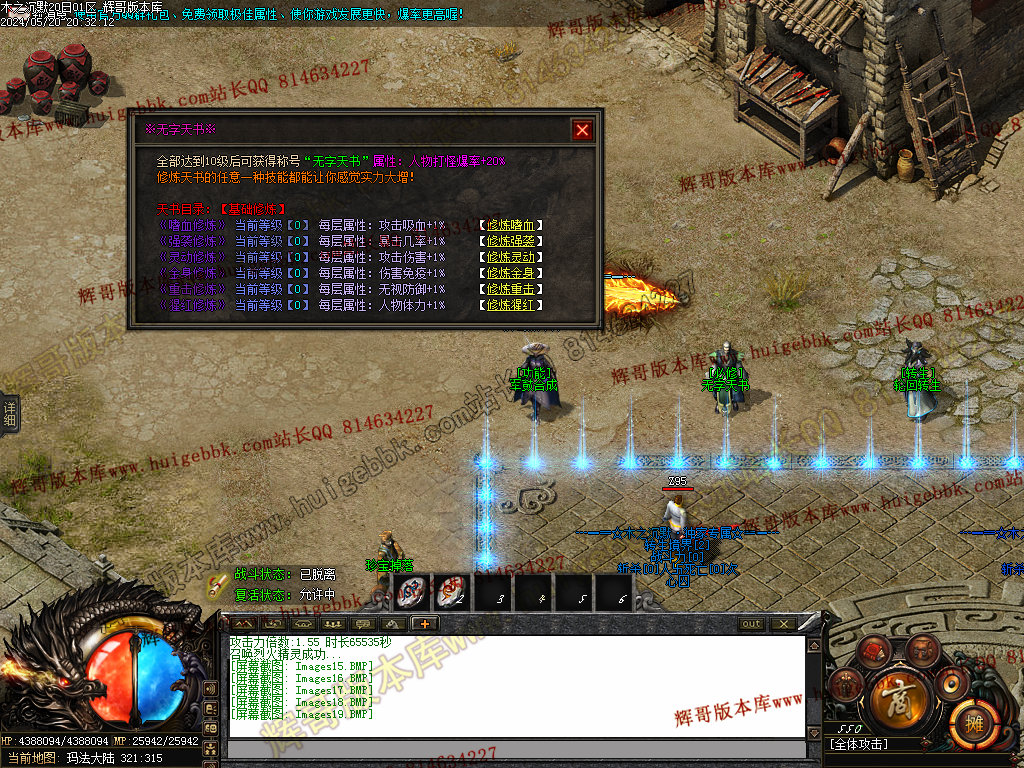Close the 无字天书 dialog window
Image resolution: width=1024 pixels, height=768 pixels.
tap(582, 130)
